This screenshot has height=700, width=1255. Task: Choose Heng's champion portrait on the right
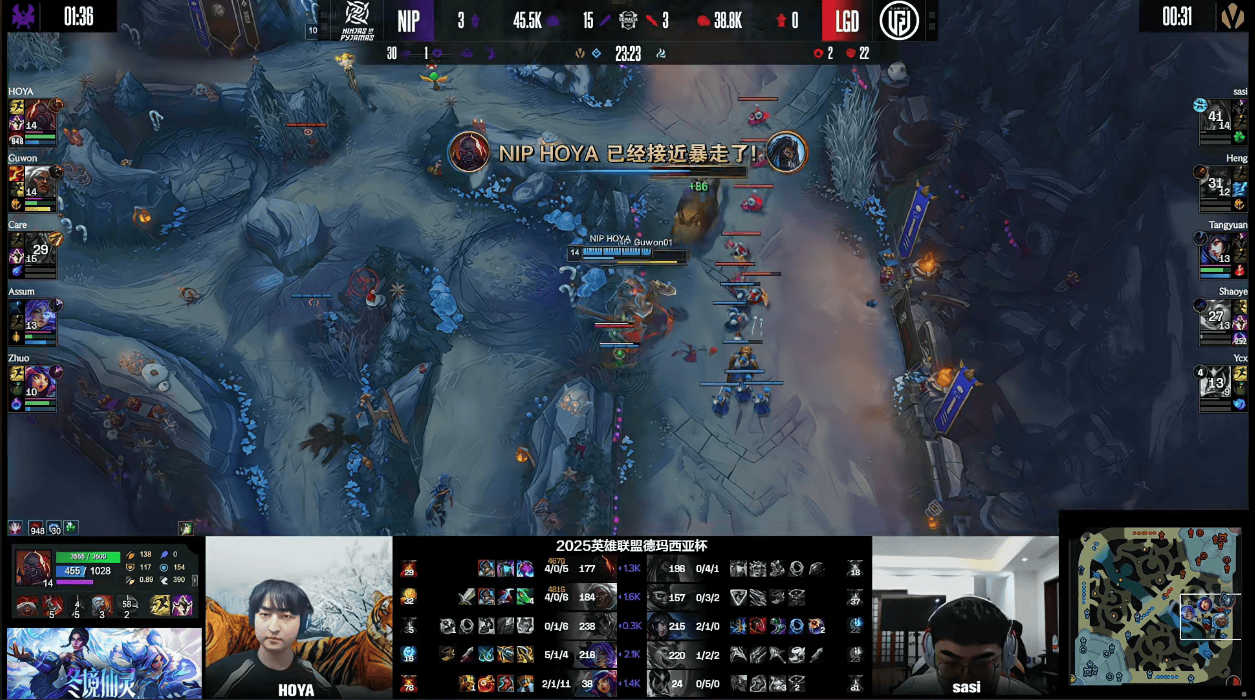point(1213,181)
